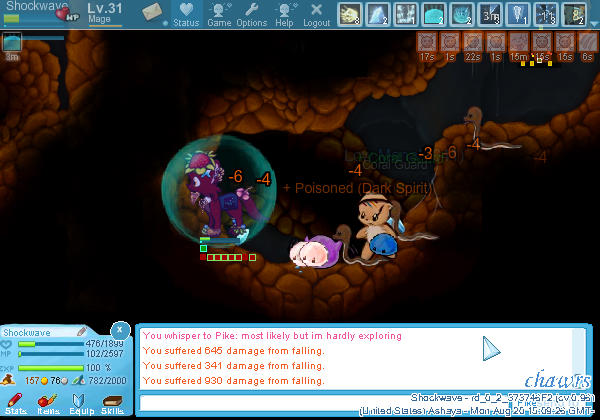Open the Stats panel

16,402
